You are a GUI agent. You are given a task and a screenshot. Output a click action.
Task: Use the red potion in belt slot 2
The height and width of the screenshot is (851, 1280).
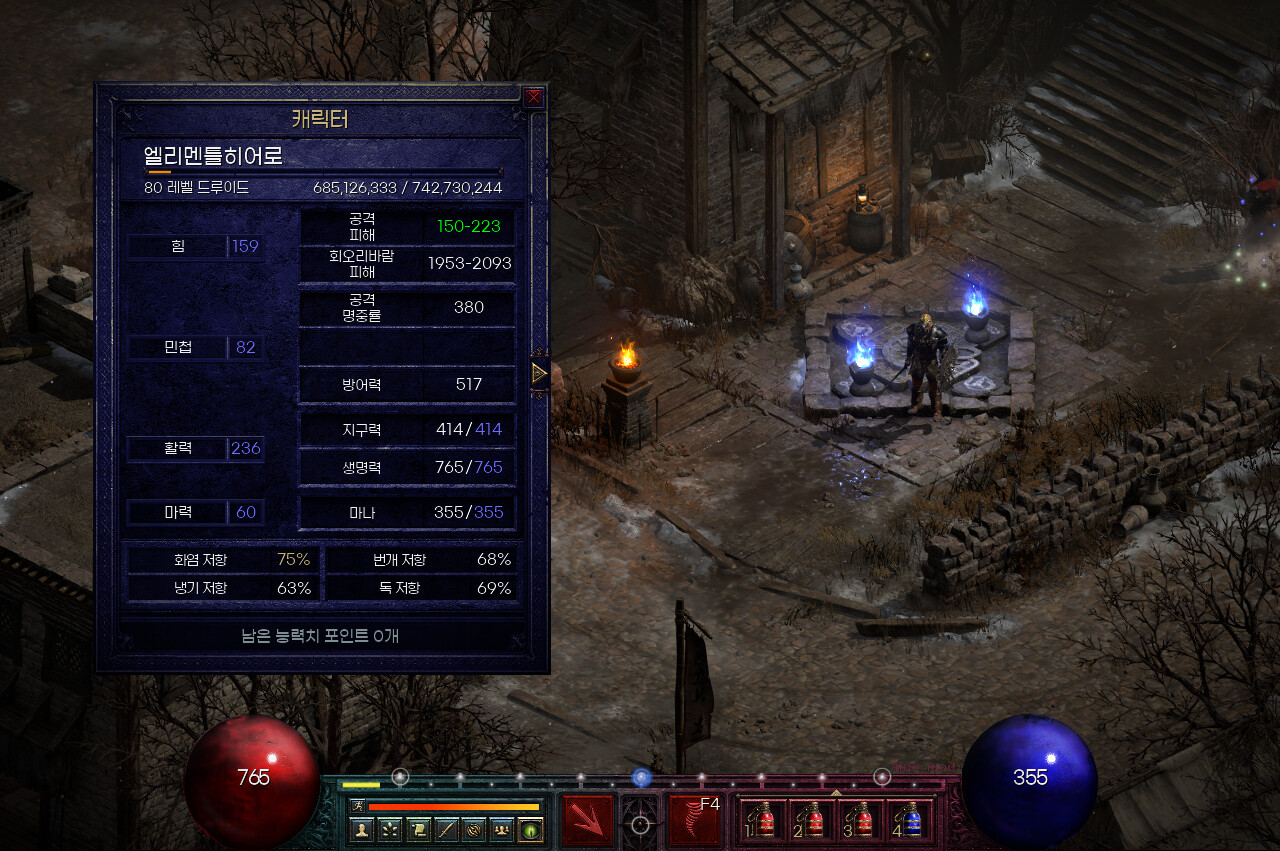(813, 820)
